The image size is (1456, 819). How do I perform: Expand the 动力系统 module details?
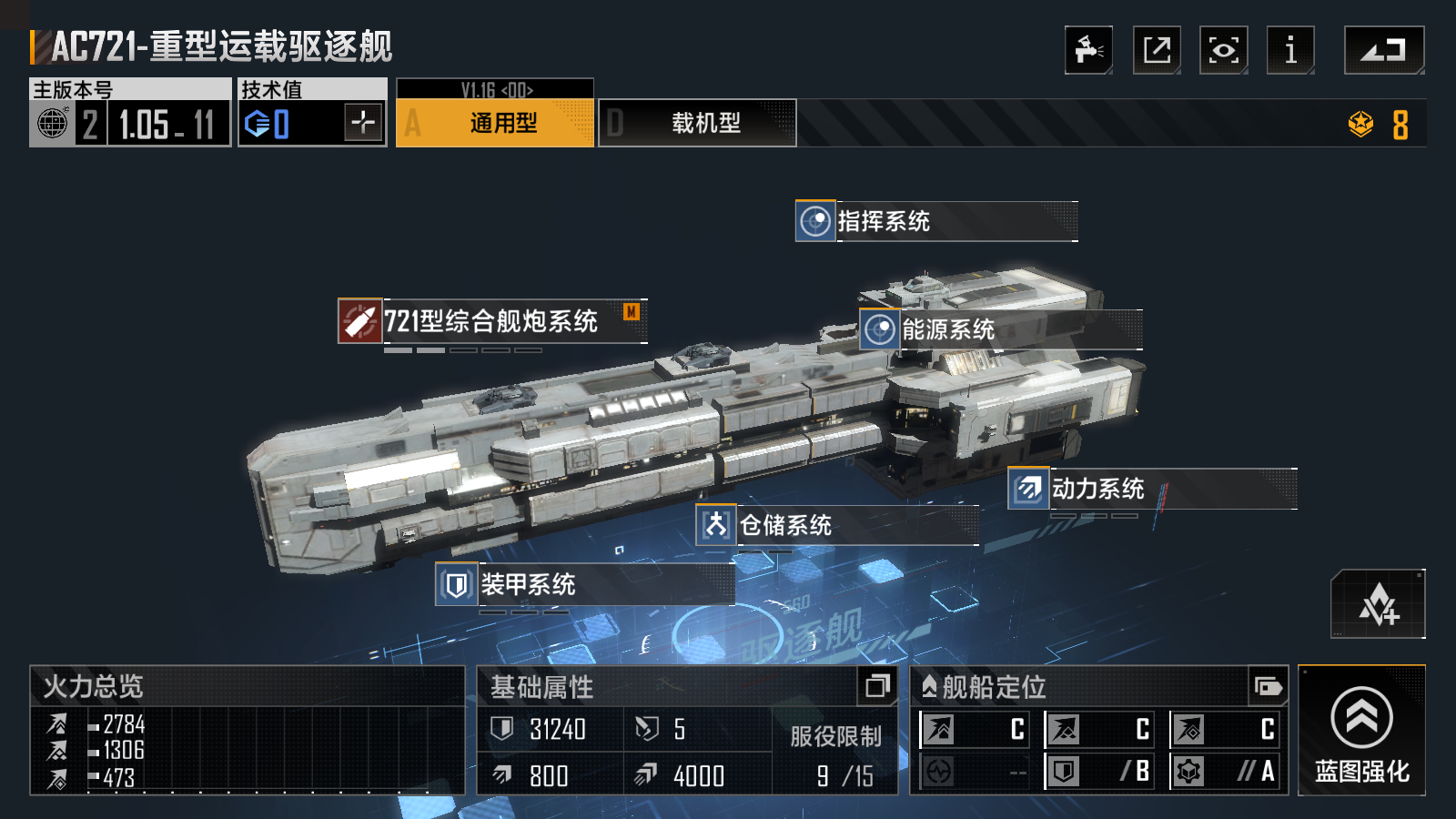point(1026,490)
